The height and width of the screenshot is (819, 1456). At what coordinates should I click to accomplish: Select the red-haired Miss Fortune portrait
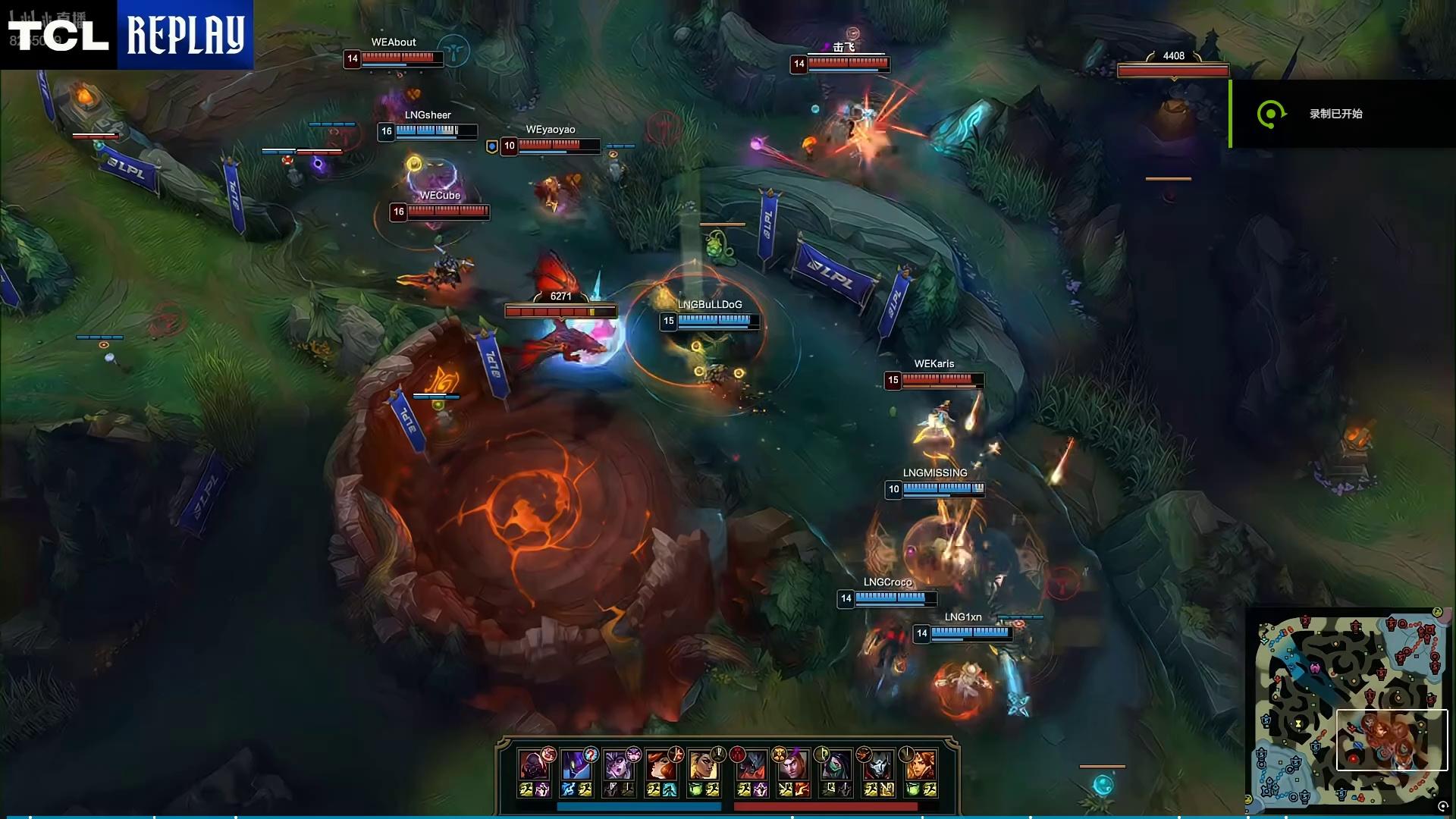[x=661, y=766]
